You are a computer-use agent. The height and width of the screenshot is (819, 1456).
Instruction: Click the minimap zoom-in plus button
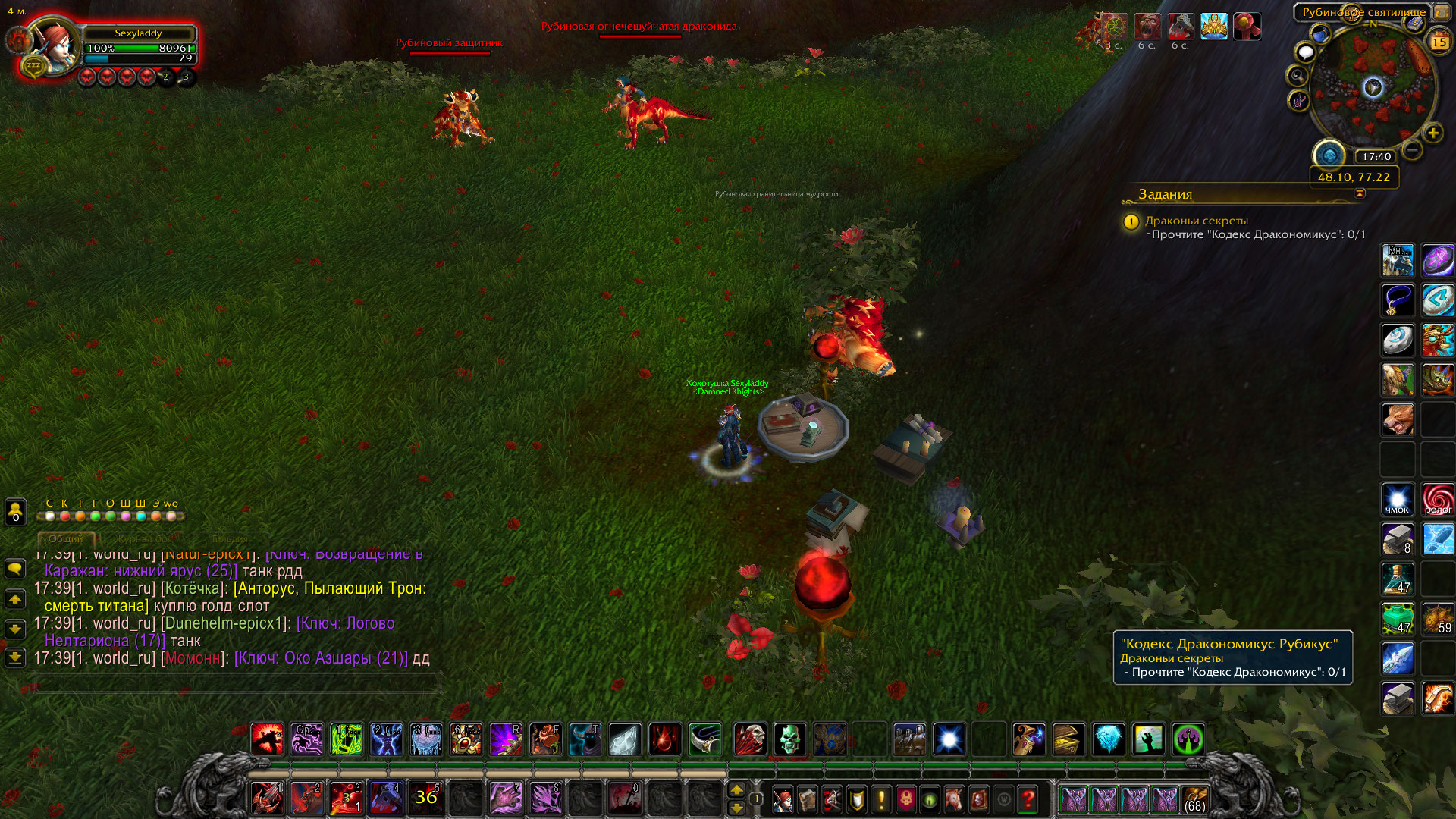click(1432, 133)
